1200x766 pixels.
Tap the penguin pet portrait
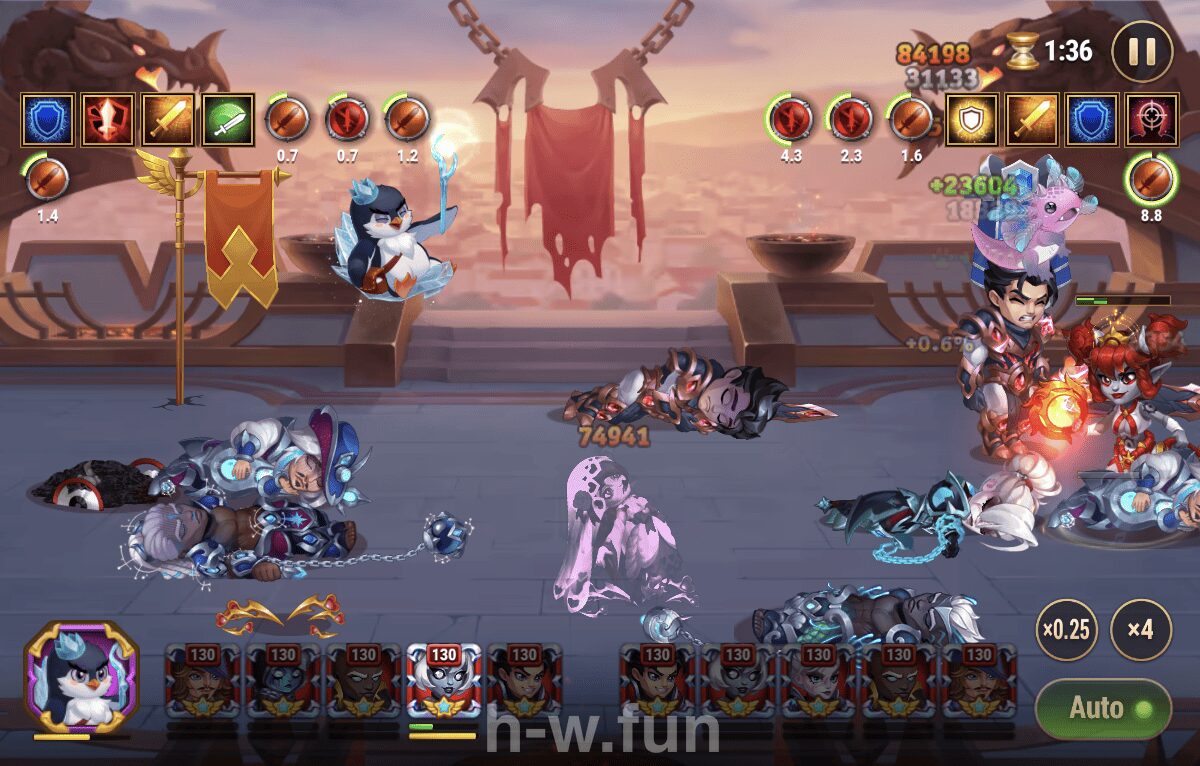[80, 679]
